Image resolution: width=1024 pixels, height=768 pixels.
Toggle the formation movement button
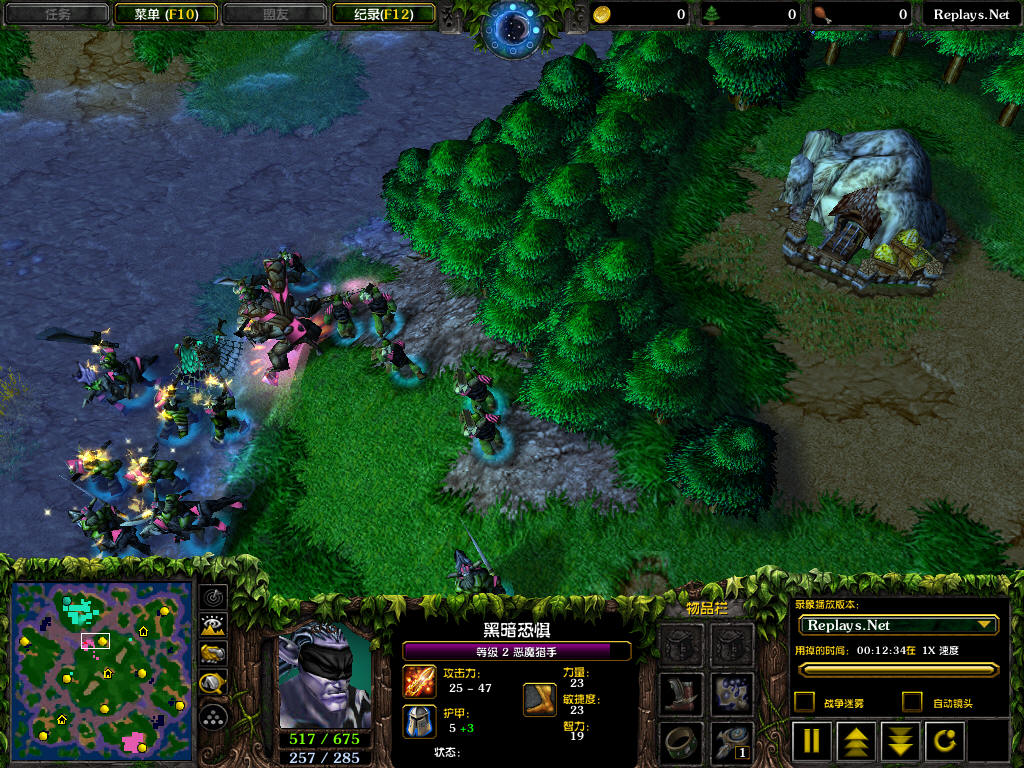click(214, 716)
